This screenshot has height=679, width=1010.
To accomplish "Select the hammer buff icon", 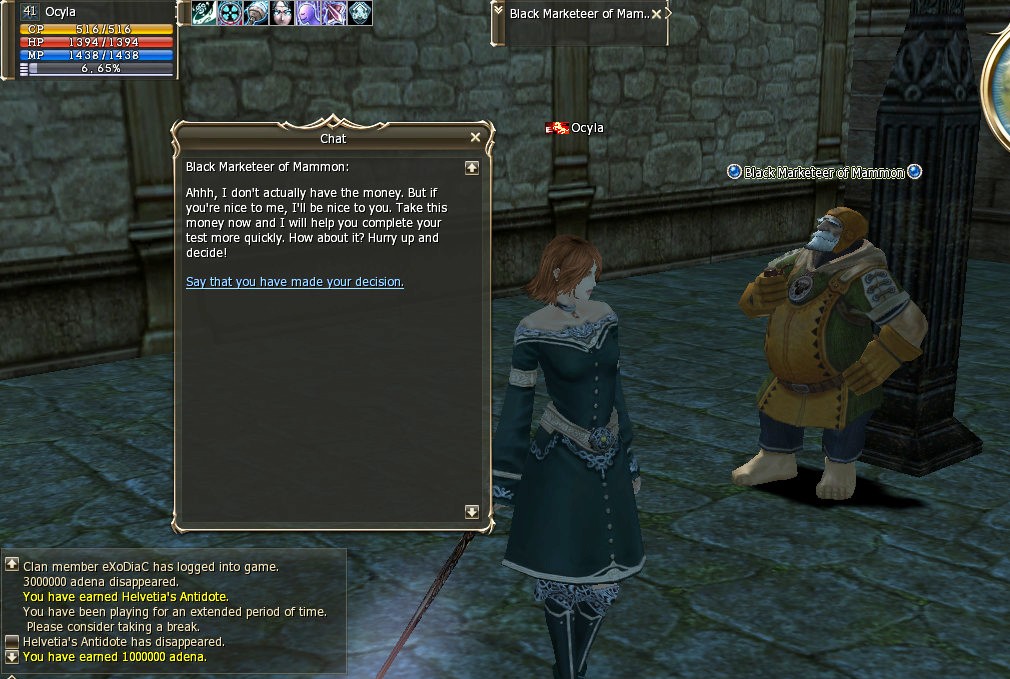I will click(x=257, y=13).
